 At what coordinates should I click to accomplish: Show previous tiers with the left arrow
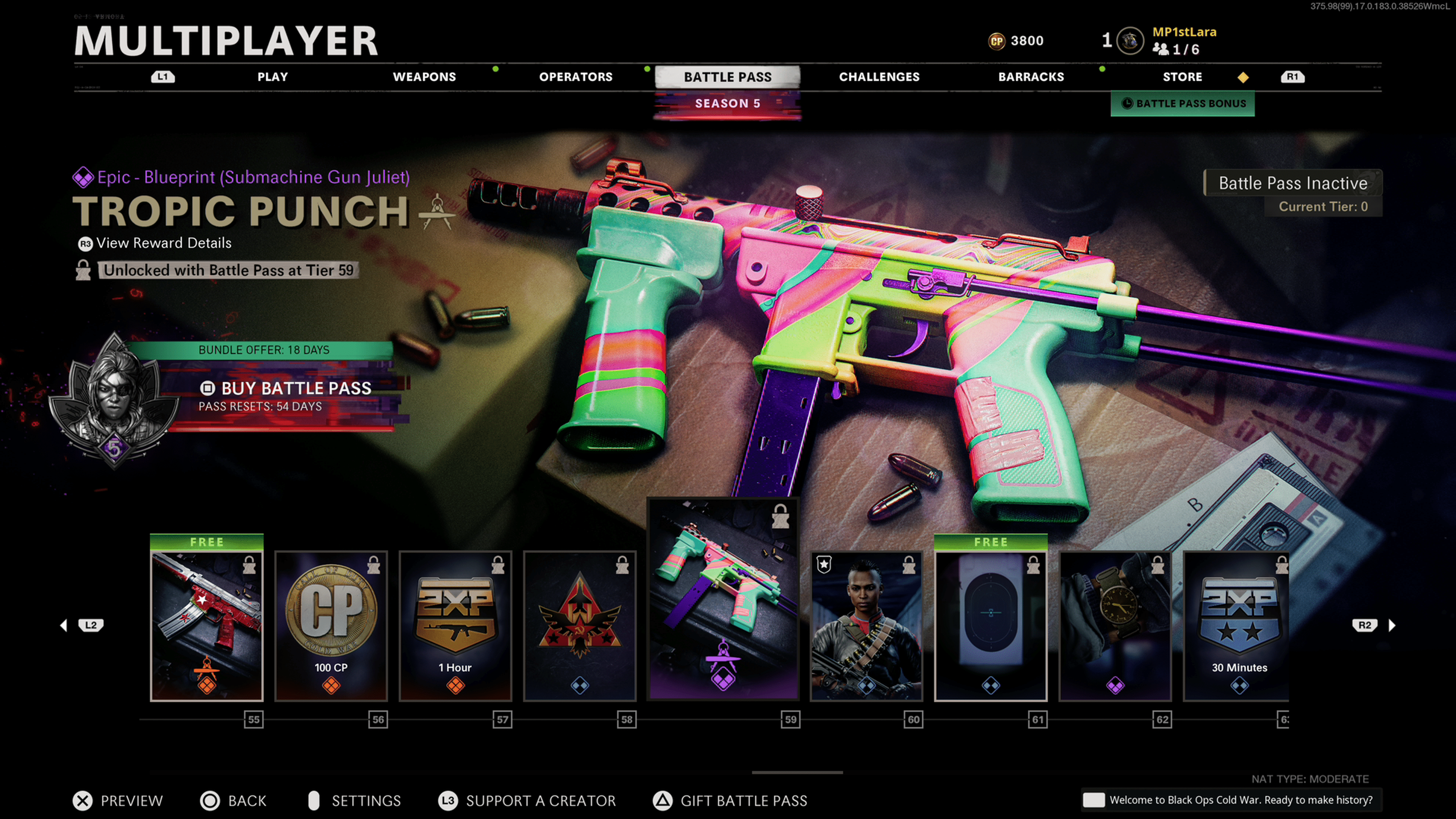[64, 625]
